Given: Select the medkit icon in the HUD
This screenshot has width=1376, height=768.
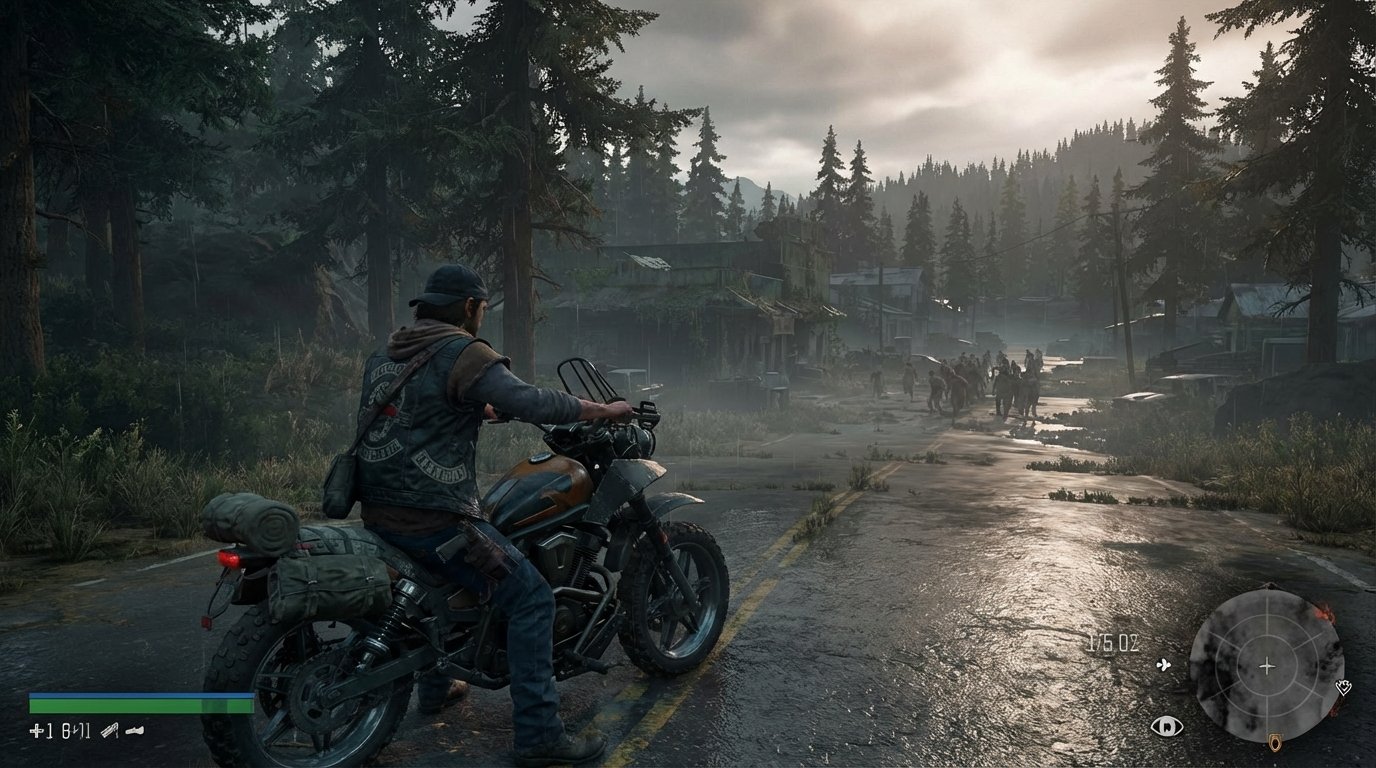Looking at the screenshot, I should point(36,731).
